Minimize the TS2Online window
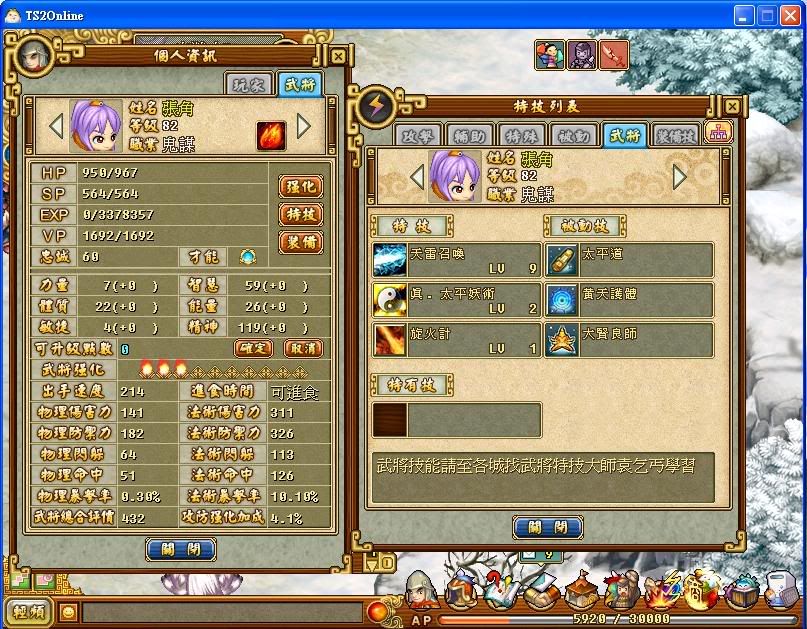 click(743, 15)
